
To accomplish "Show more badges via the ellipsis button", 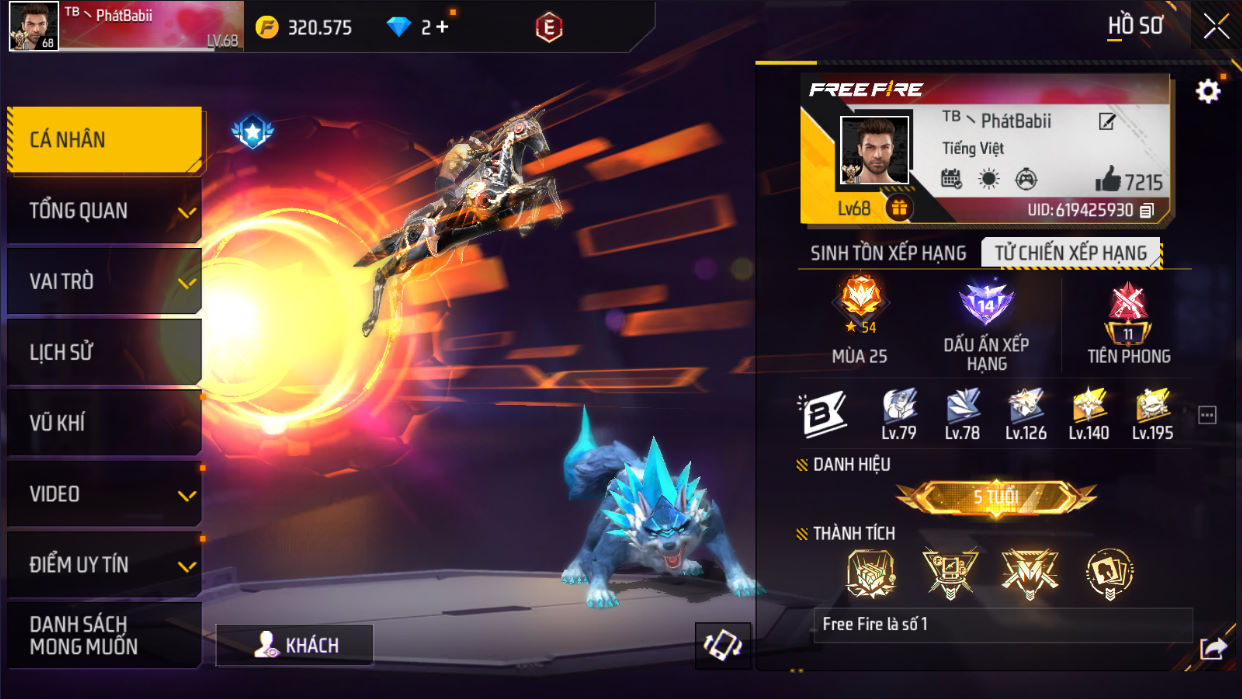I will [1207, 415].
